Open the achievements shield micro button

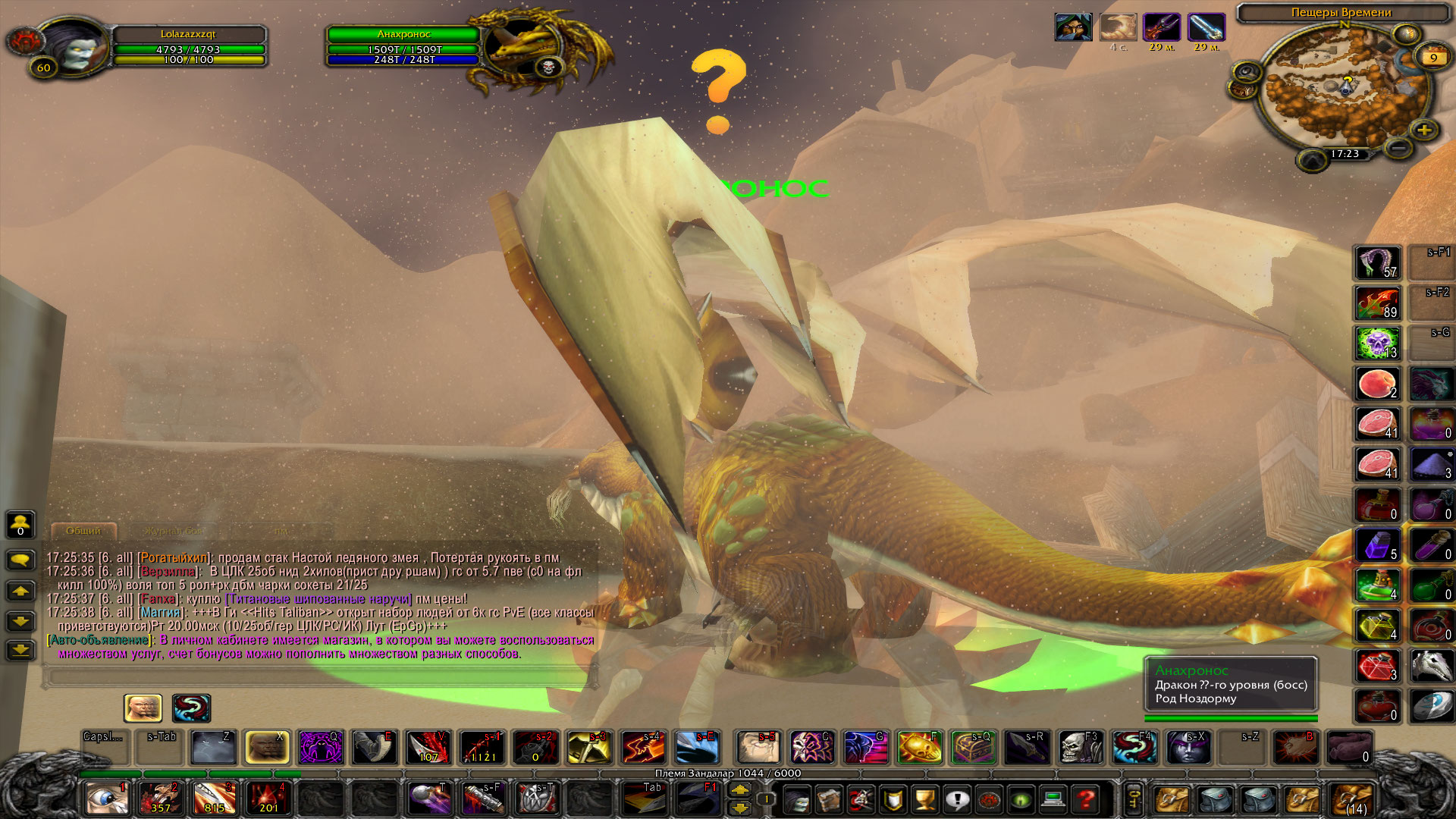[x=893, y=799]
